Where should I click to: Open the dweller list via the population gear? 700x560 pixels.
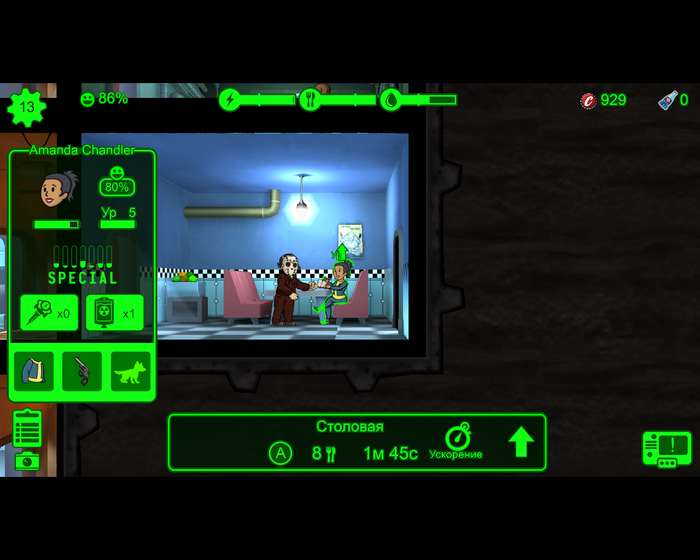point(27,107)
